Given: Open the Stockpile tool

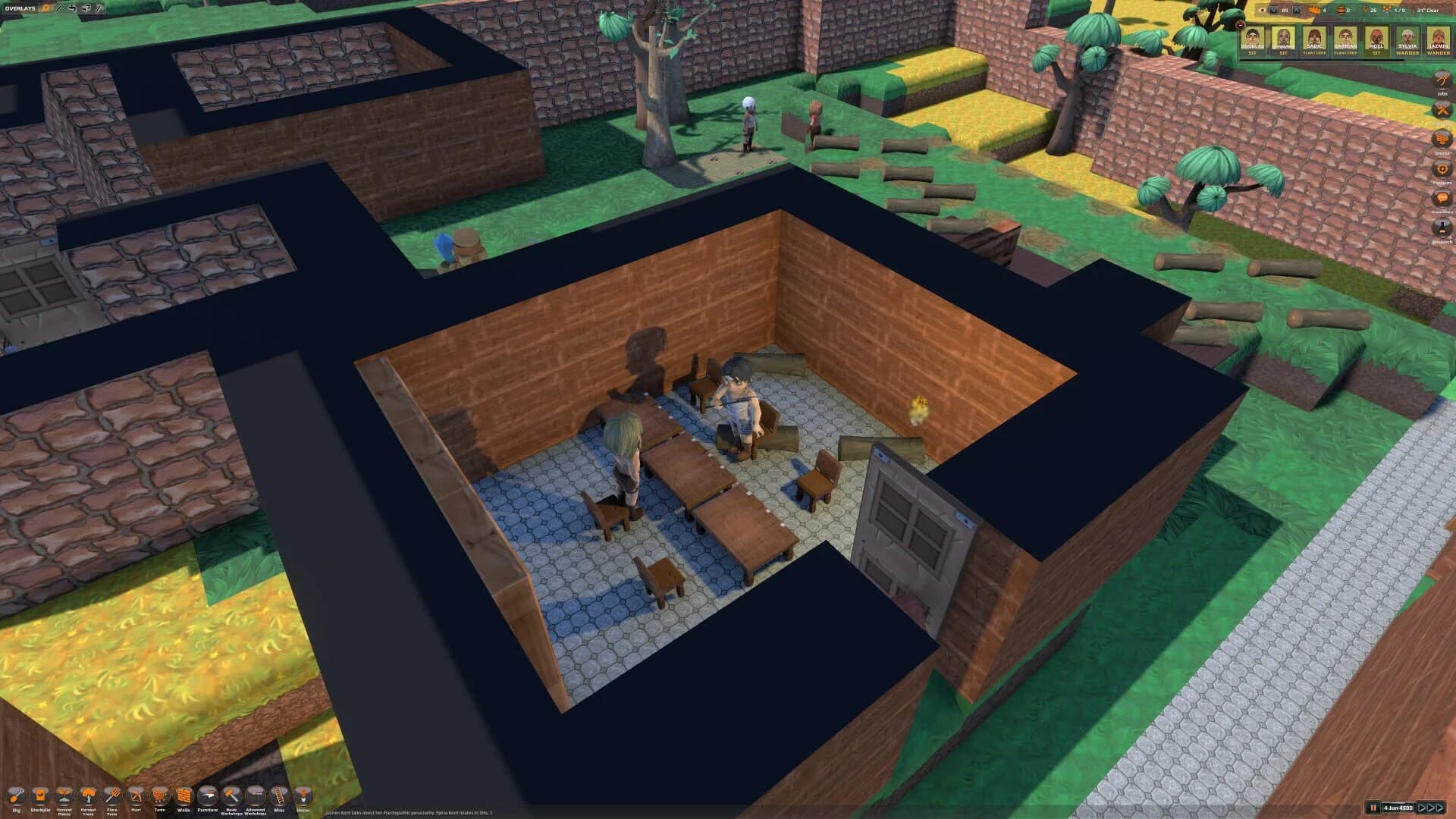Looking at the screenshot, I should pyautogui.click(x=41, y=795).
